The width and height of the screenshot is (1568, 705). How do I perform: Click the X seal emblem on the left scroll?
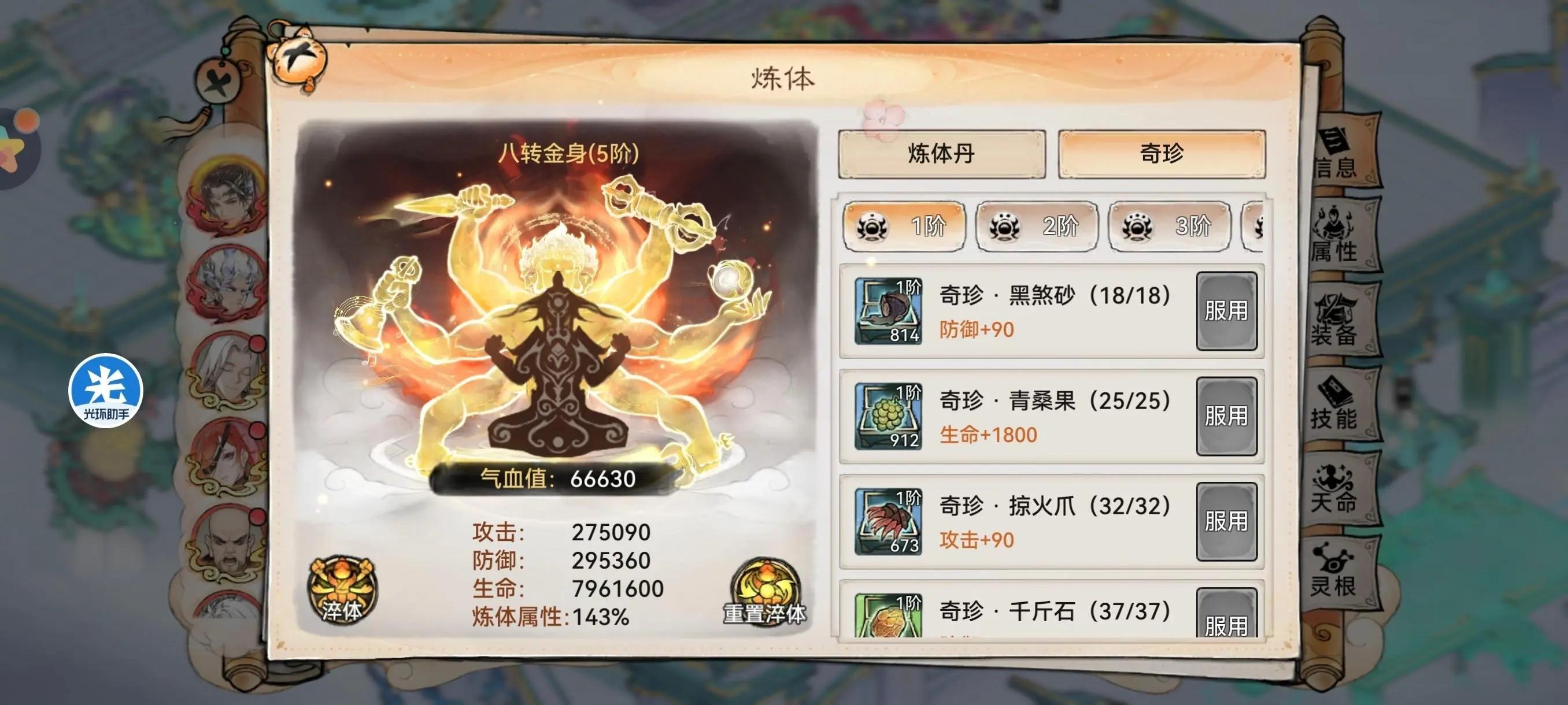pos(219,81)
